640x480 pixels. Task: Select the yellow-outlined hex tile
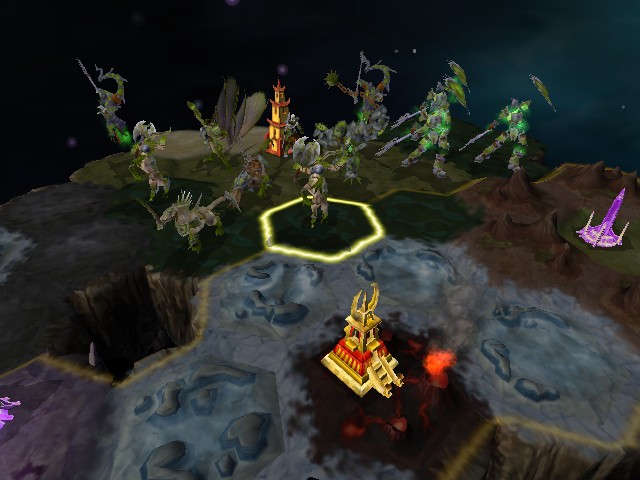tap(322, 228)
